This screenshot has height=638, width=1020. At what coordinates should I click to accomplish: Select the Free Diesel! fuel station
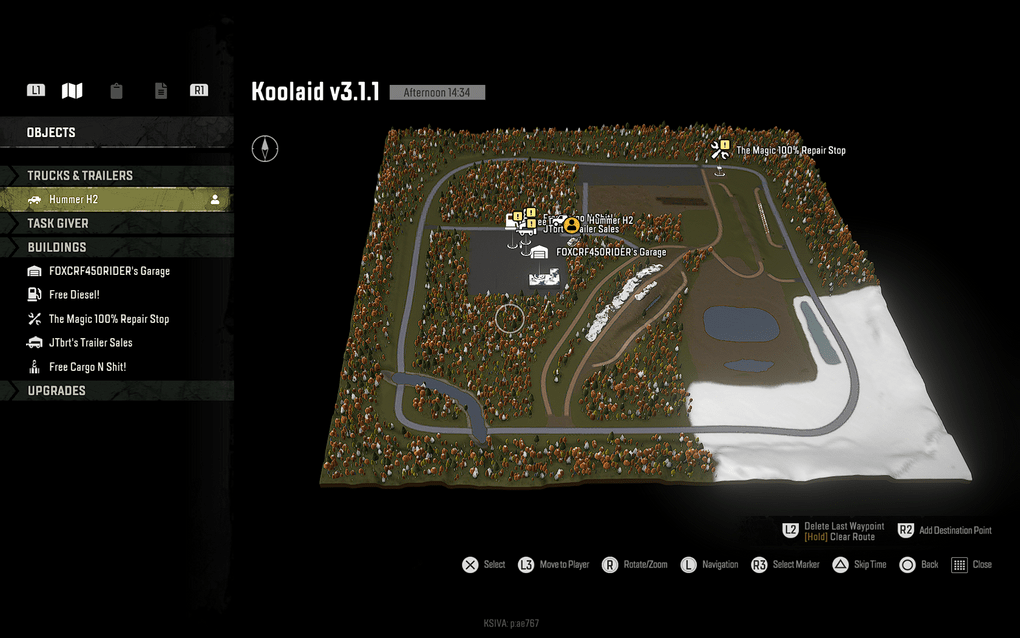74,295
